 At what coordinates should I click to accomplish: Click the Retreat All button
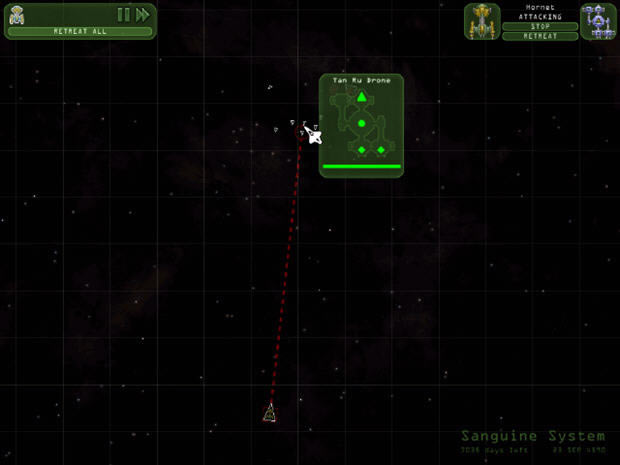pyautogui.click(x=80, y=31)
